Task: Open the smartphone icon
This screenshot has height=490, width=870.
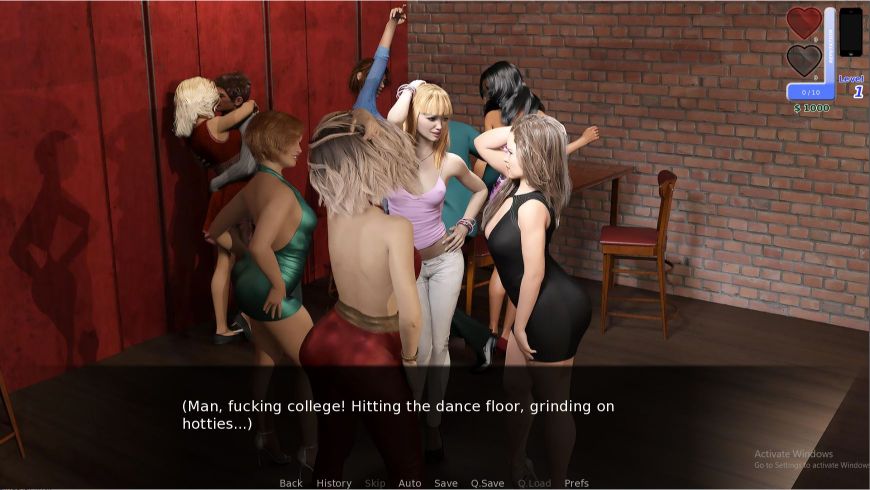Action: point(850,32)
